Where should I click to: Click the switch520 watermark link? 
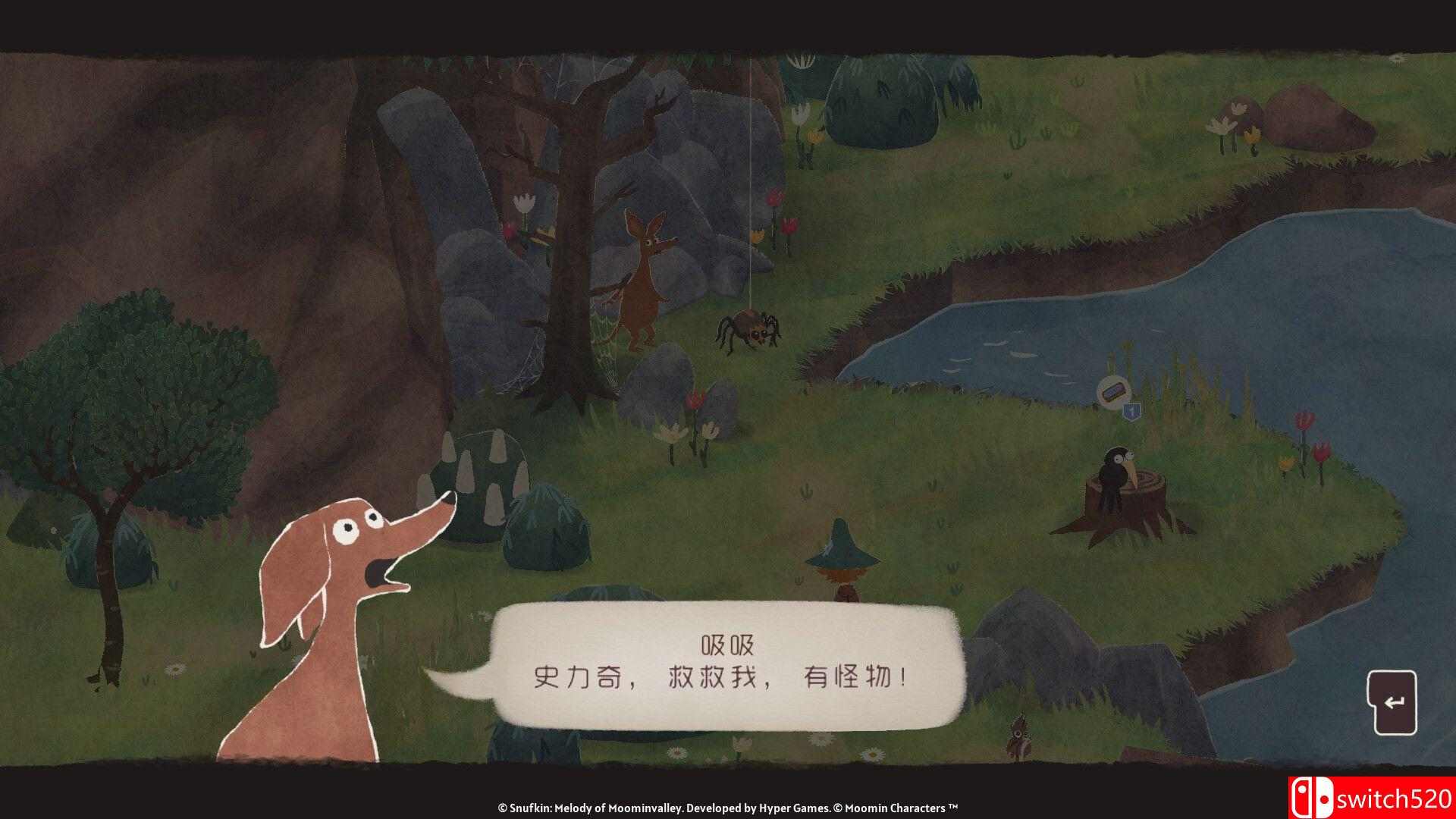1395,796
